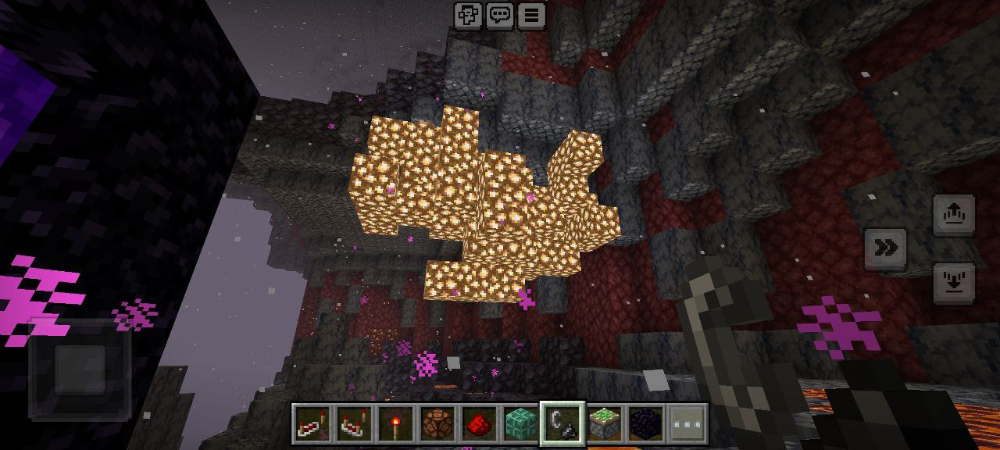Open the pause menu hamburger button
This screenshot has width=1000, height=450.
[531, 14]
